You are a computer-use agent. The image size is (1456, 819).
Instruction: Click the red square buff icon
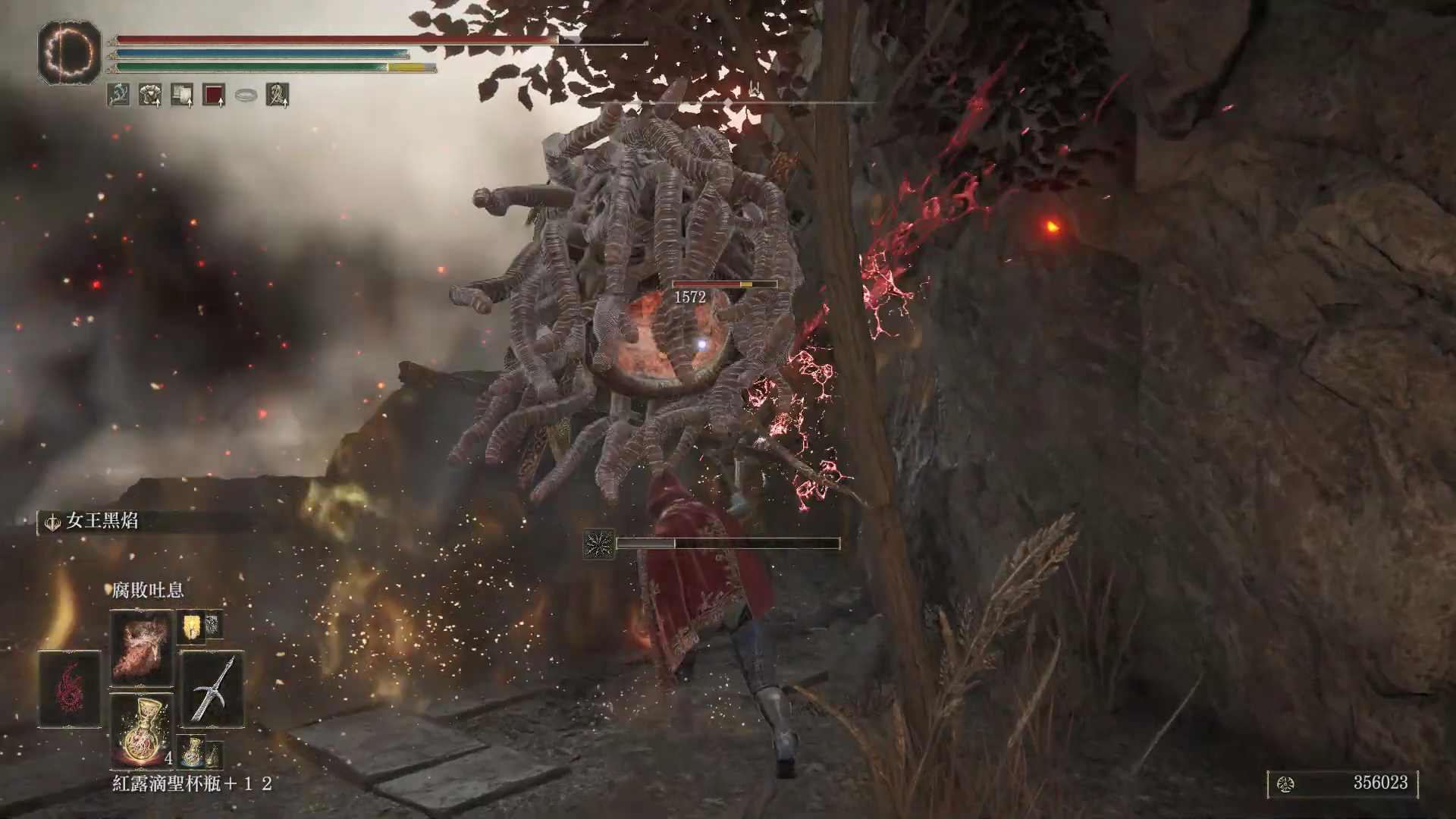214,95
